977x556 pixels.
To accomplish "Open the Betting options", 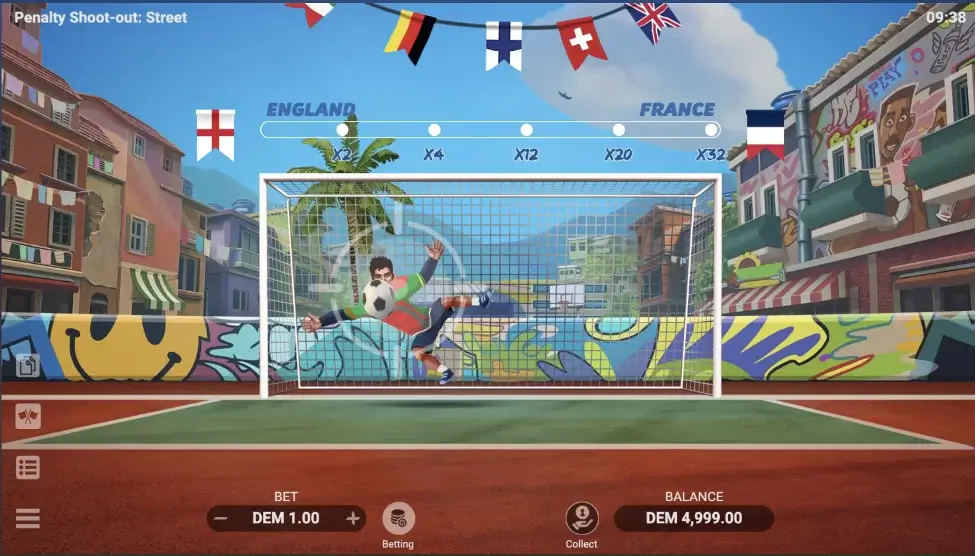I will tap(398, 518).
